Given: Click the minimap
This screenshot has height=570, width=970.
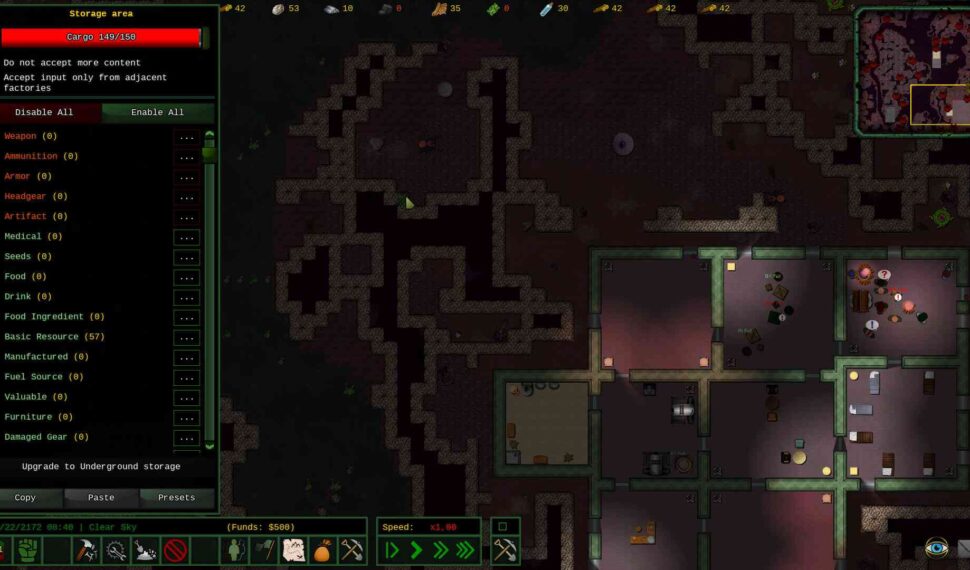Looking at the screenshot, I should pyautogui.click(x=911, y=70).
